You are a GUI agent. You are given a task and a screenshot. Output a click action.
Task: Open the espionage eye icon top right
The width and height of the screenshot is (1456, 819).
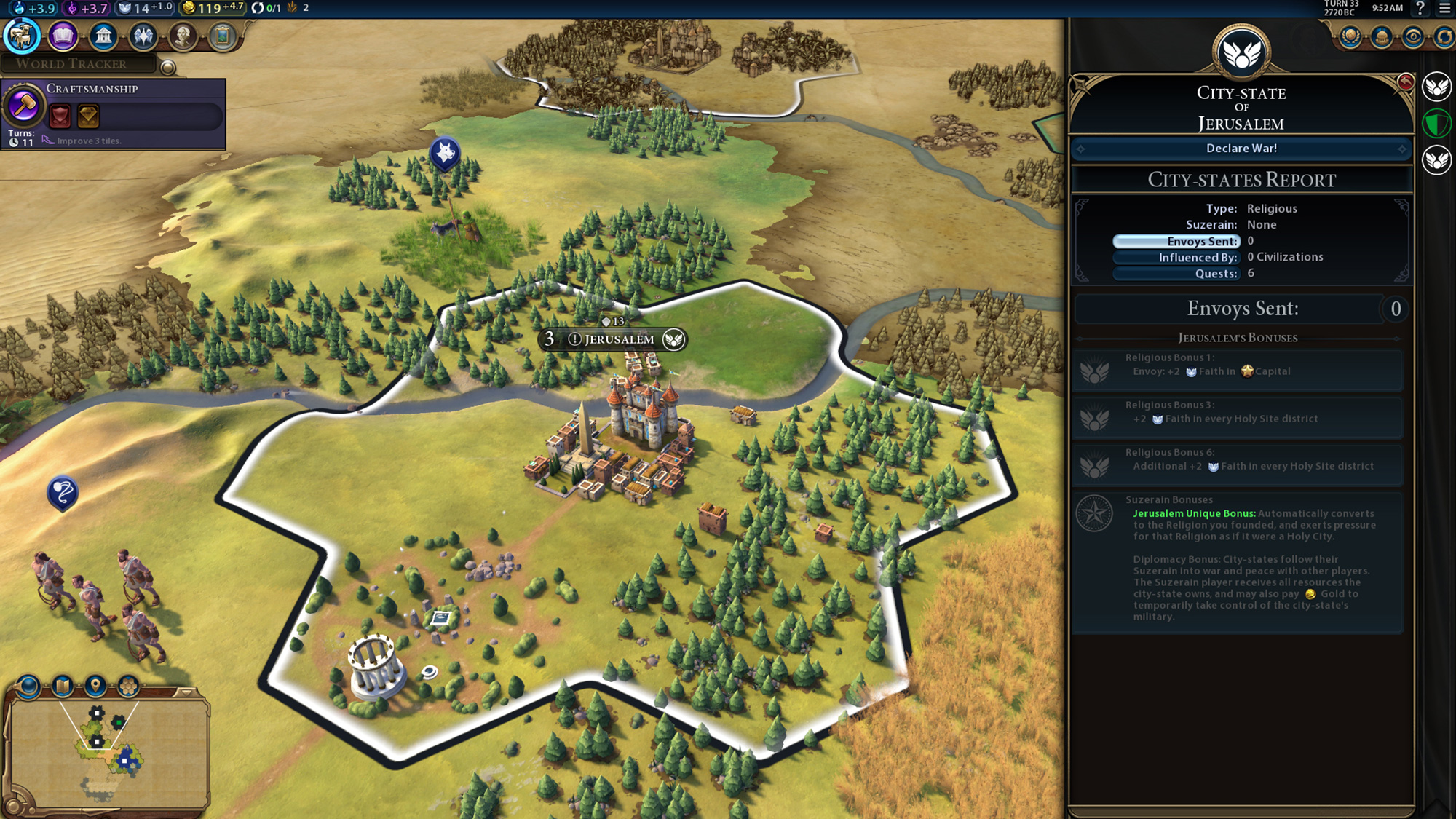1413,36
